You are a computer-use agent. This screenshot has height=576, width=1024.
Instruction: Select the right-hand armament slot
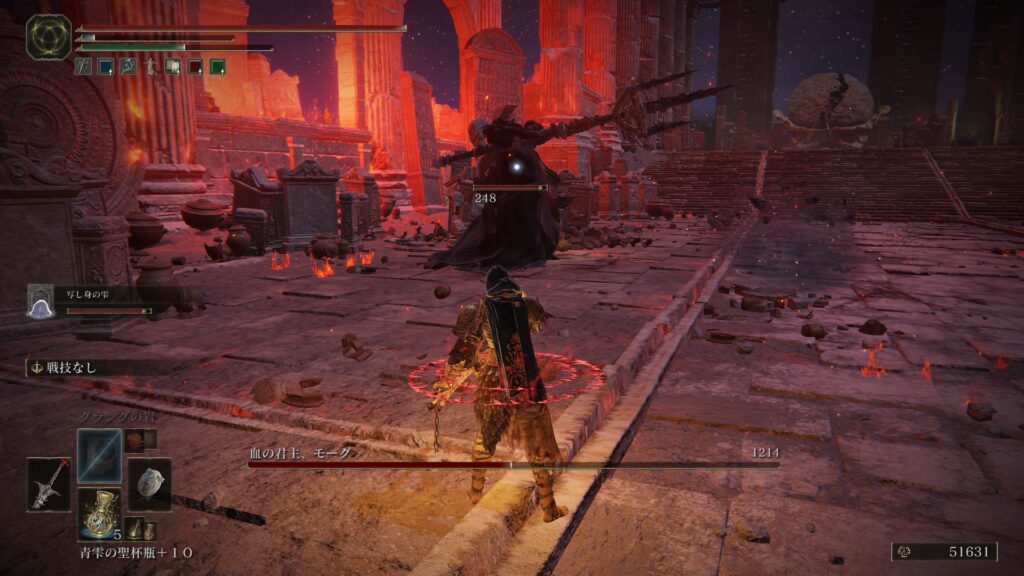point(149,484)
